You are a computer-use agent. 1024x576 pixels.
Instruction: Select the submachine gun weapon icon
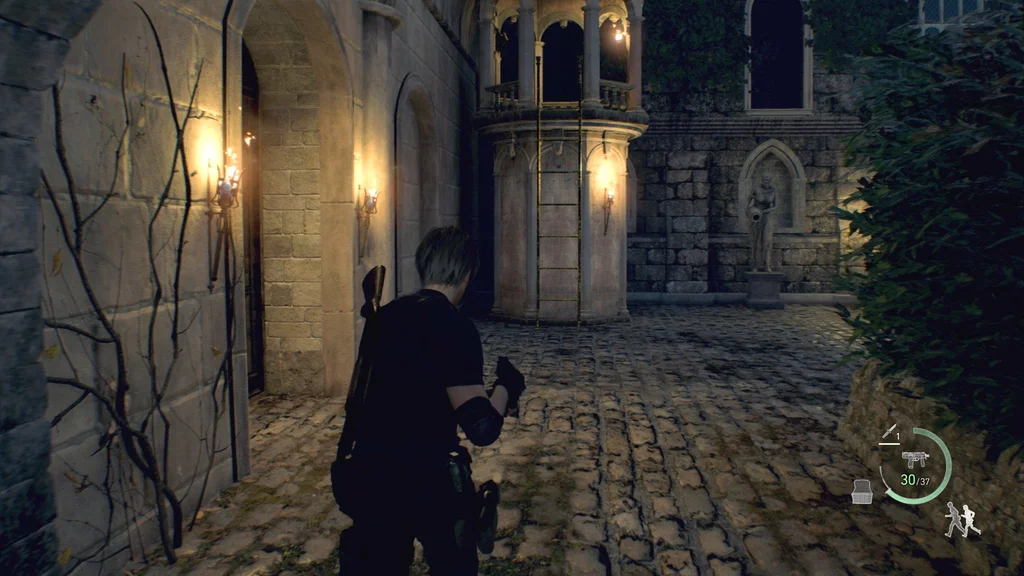(x=914, y=459)
